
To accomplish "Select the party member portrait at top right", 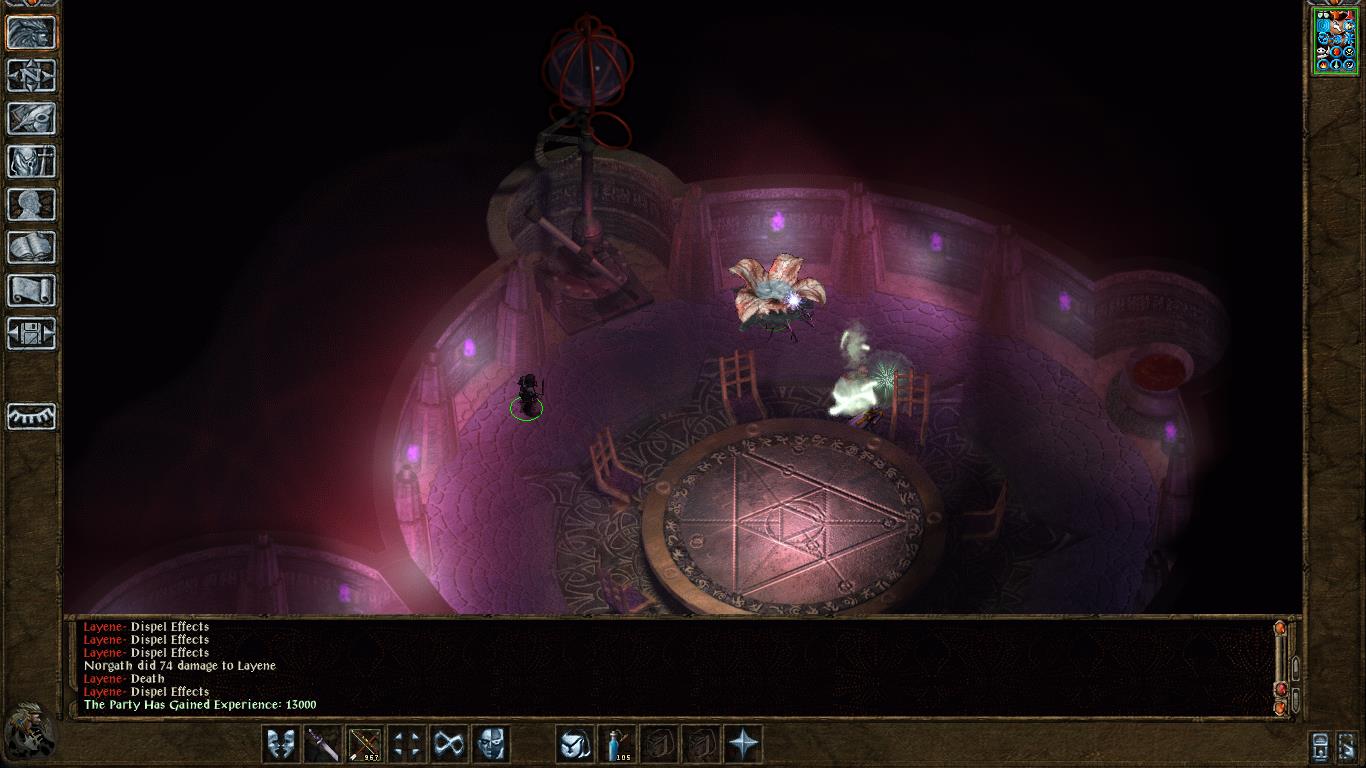I will pyautogui.click(x=1335, y=40).
